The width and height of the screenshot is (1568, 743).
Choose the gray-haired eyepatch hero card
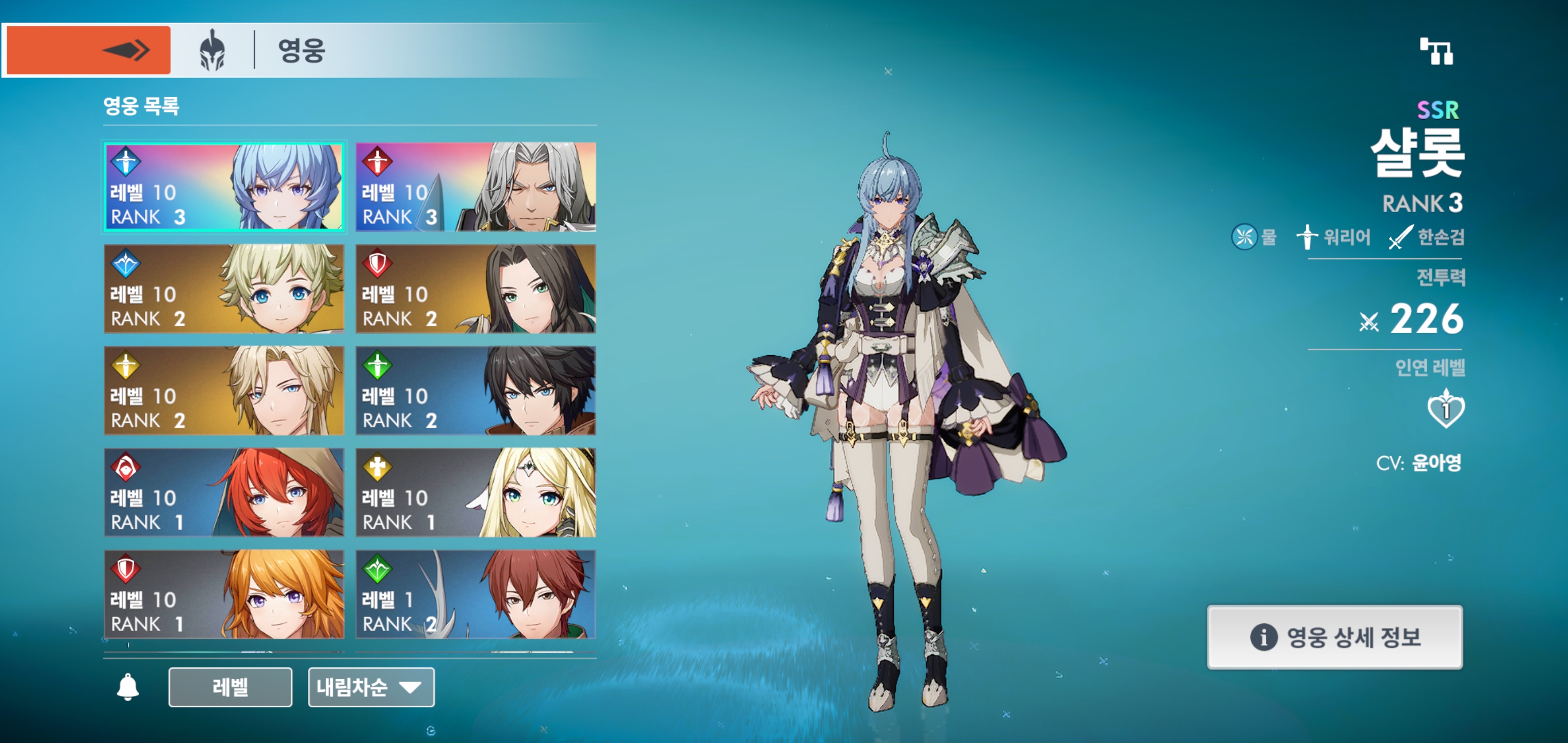coord(476,187)
